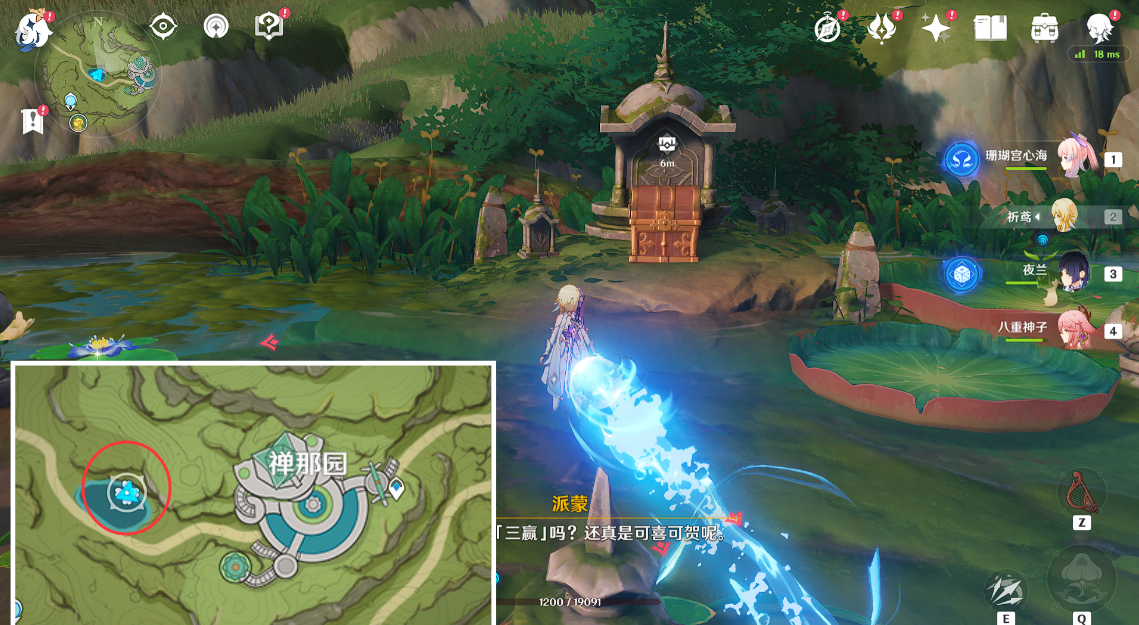Viewport: 1139px width, 625px height.
Task: Activate the Elemental Skill icon
Action: click(1005, 590)
